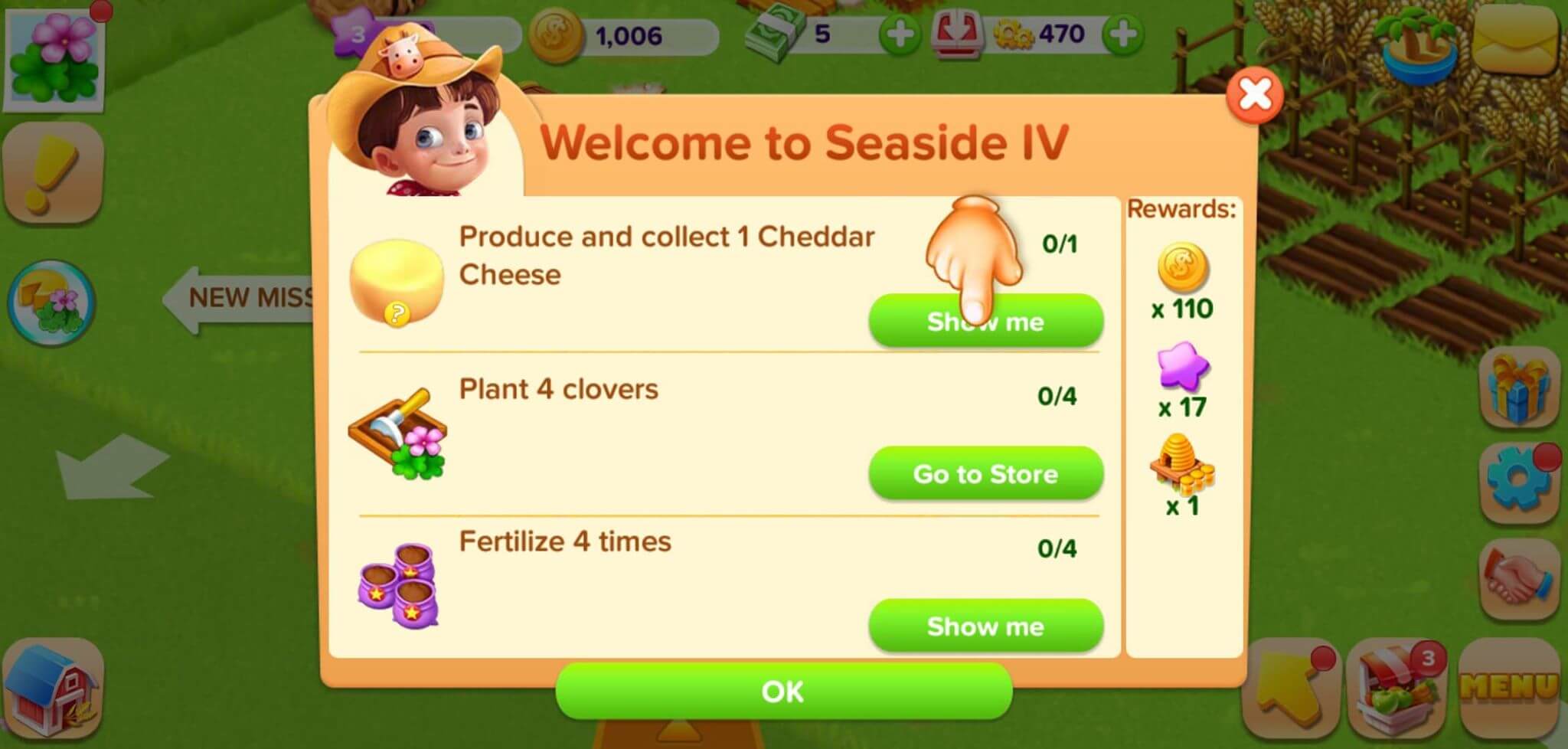1568x749 pixels.
Task: Open the MENU button
Action: (x=1508, y=687)
